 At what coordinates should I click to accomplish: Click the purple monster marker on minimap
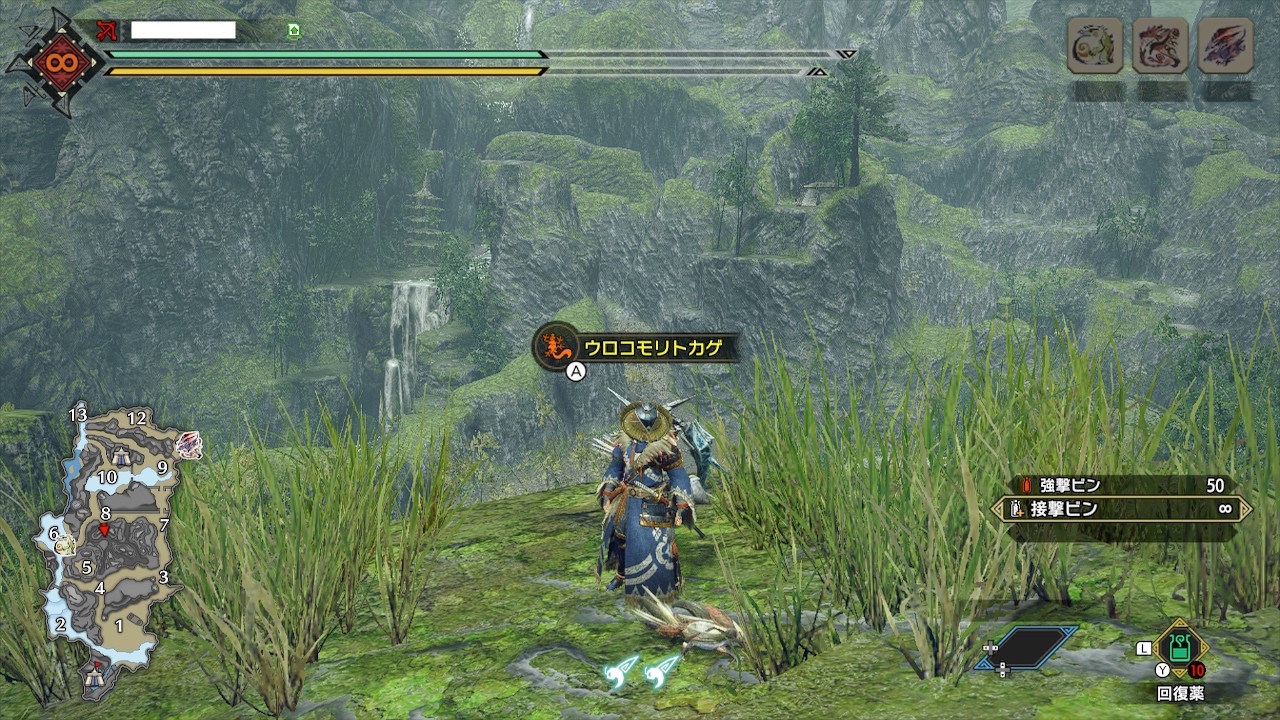pos(188,445)
